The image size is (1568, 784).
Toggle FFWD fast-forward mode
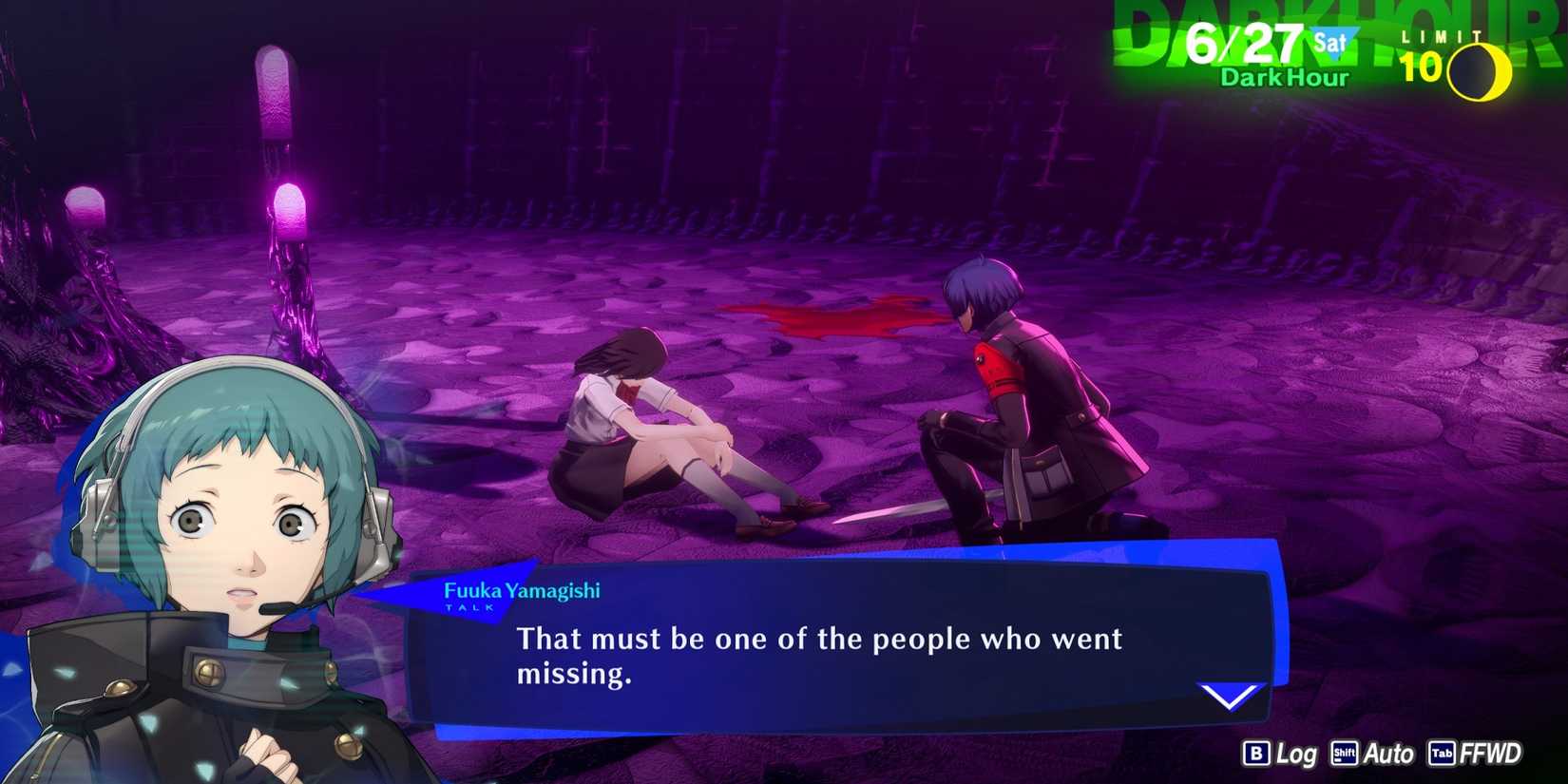(x=1494, y=754)
